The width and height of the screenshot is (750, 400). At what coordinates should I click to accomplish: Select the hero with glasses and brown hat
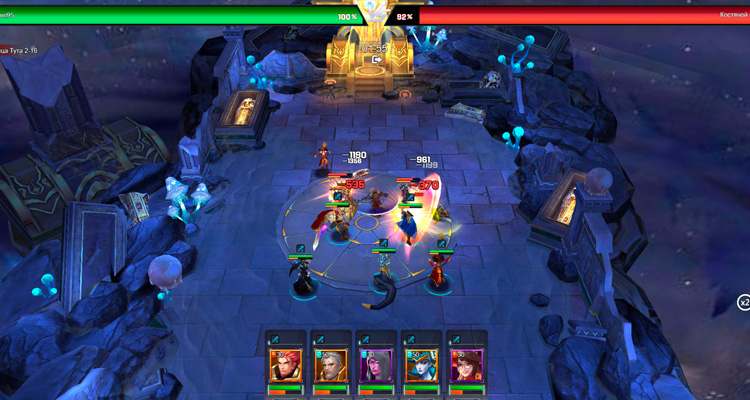tap(467, 365)
